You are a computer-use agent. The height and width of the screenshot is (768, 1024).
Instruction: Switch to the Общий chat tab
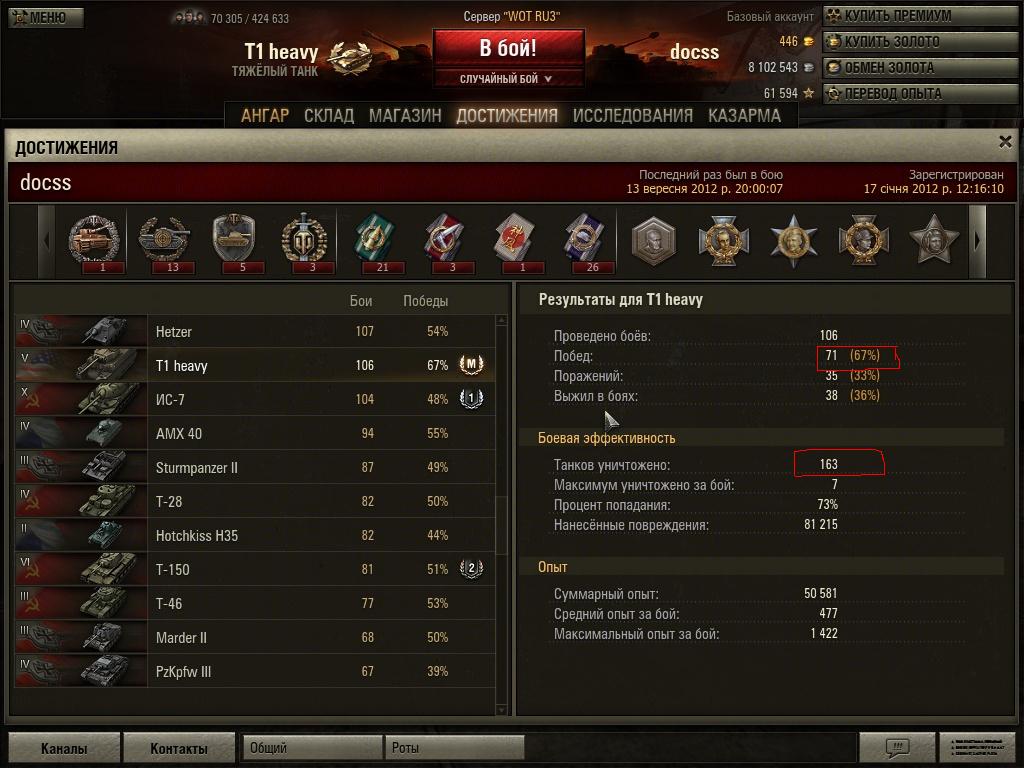pyautogui.click(x=312, y=748)
